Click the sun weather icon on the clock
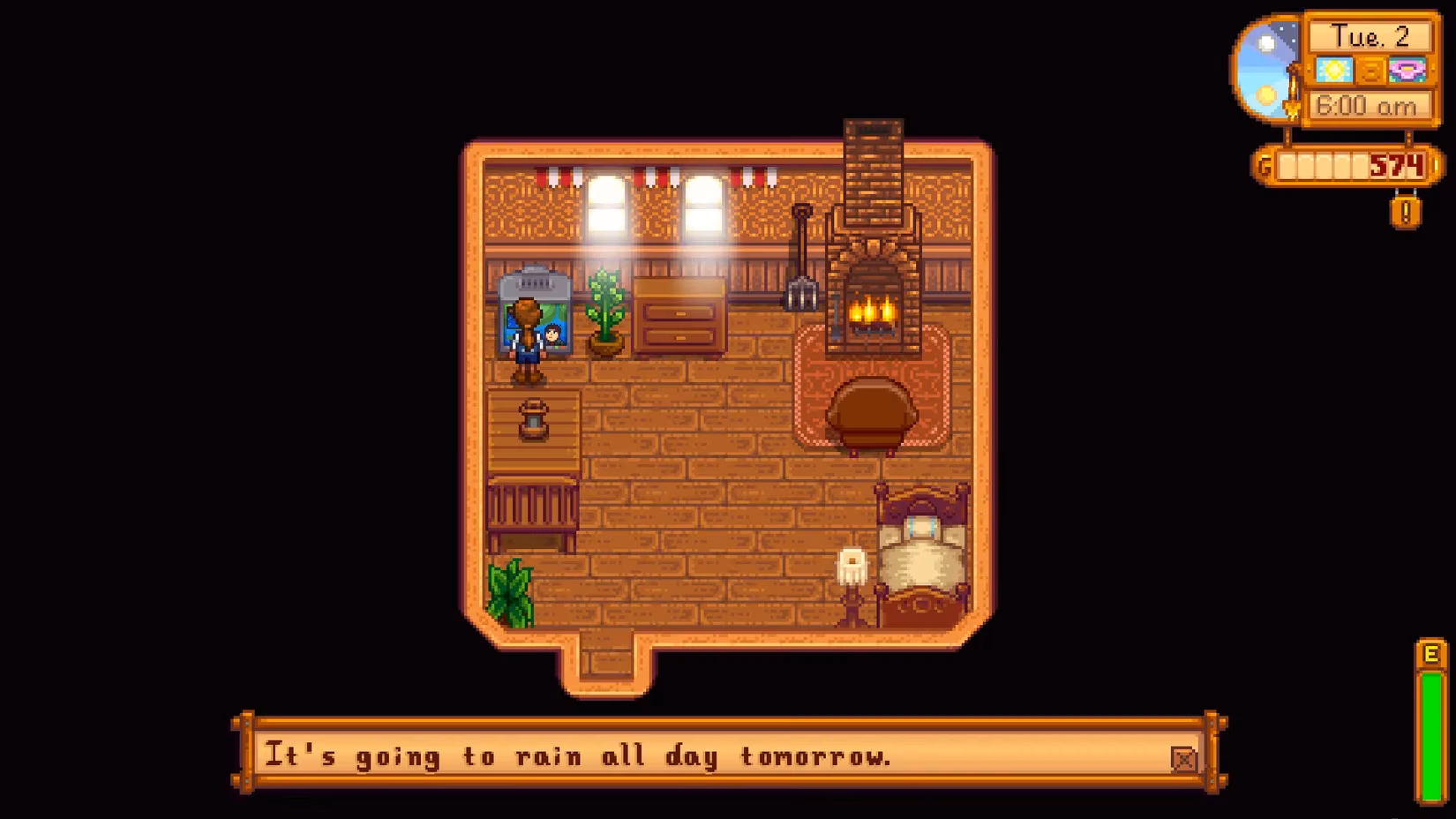Viewport: 1456px width, 819px height. click(1334, 71)
